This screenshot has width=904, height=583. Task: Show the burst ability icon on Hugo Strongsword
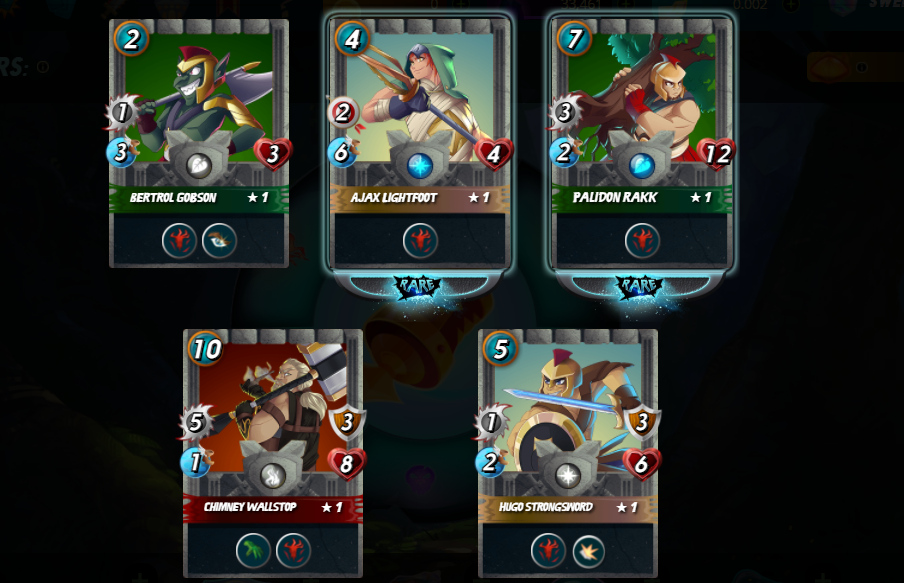(x=588, y=550)
